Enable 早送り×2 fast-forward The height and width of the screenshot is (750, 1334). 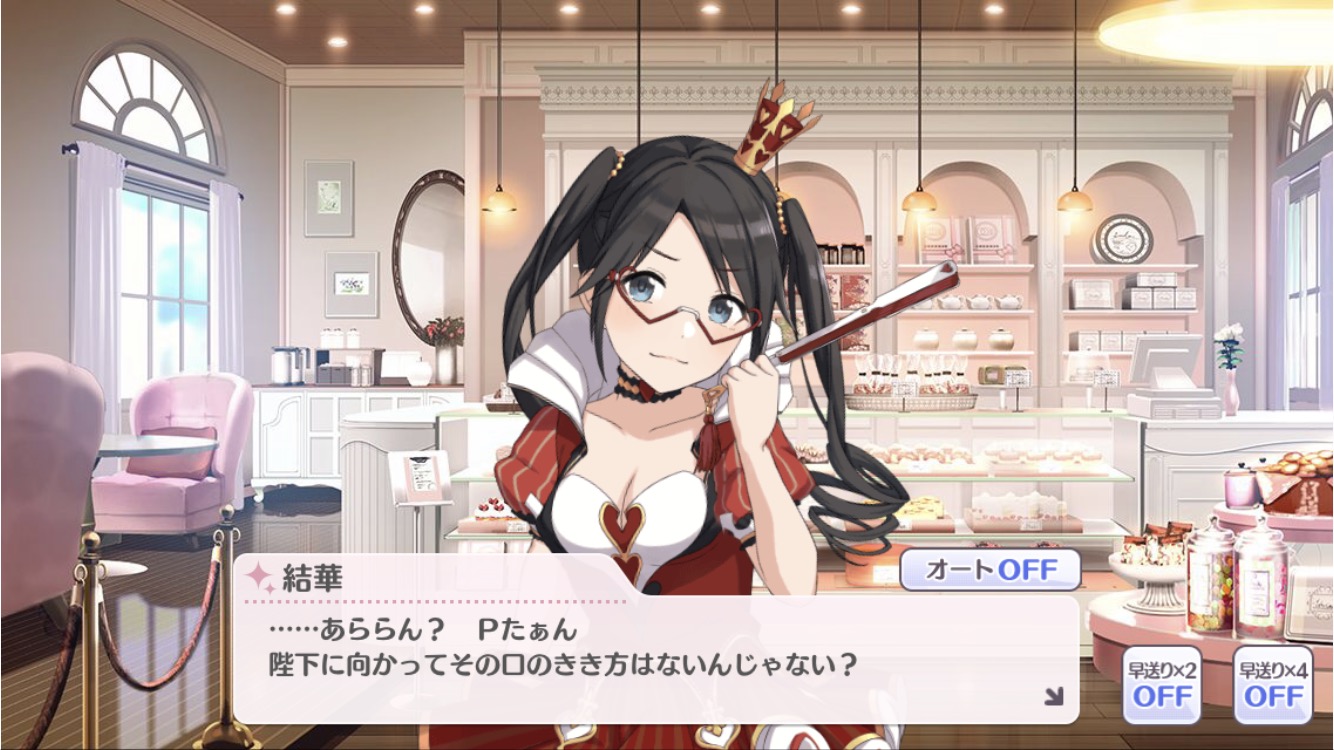1161,684
